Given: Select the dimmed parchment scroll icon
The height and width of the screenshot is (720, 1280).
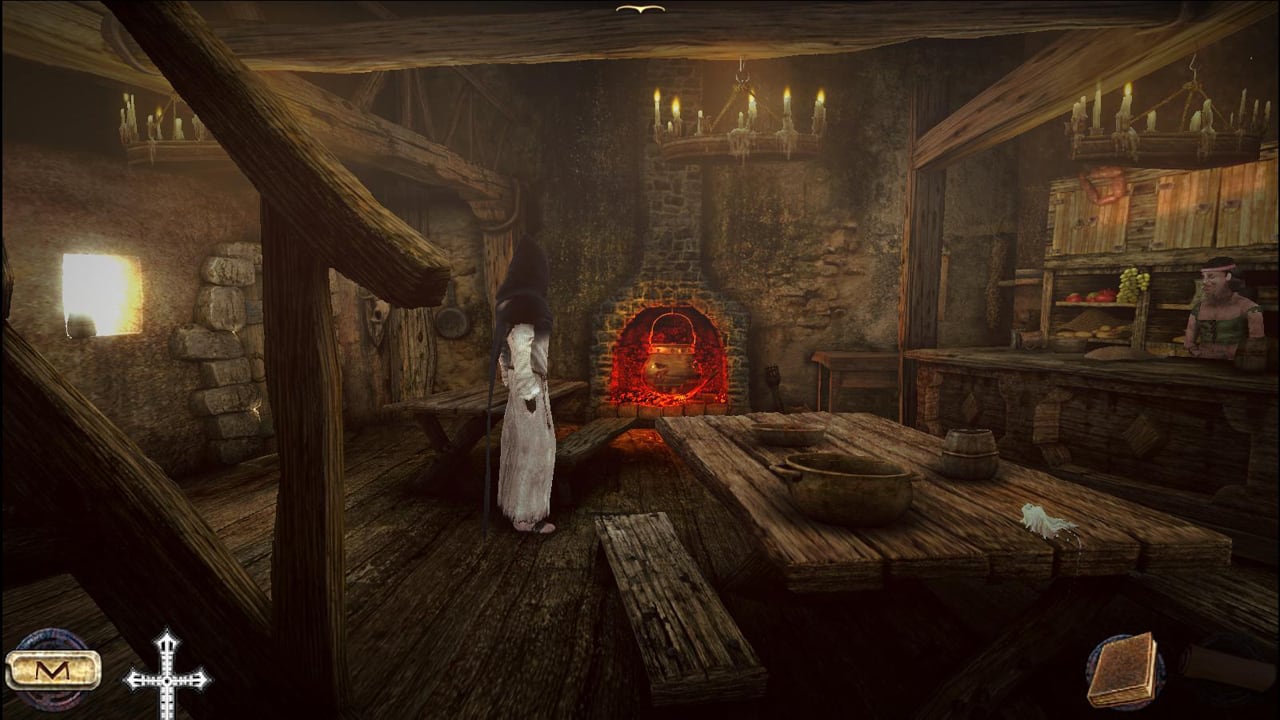Looking at the screenshot, I should click(1228, 667).
